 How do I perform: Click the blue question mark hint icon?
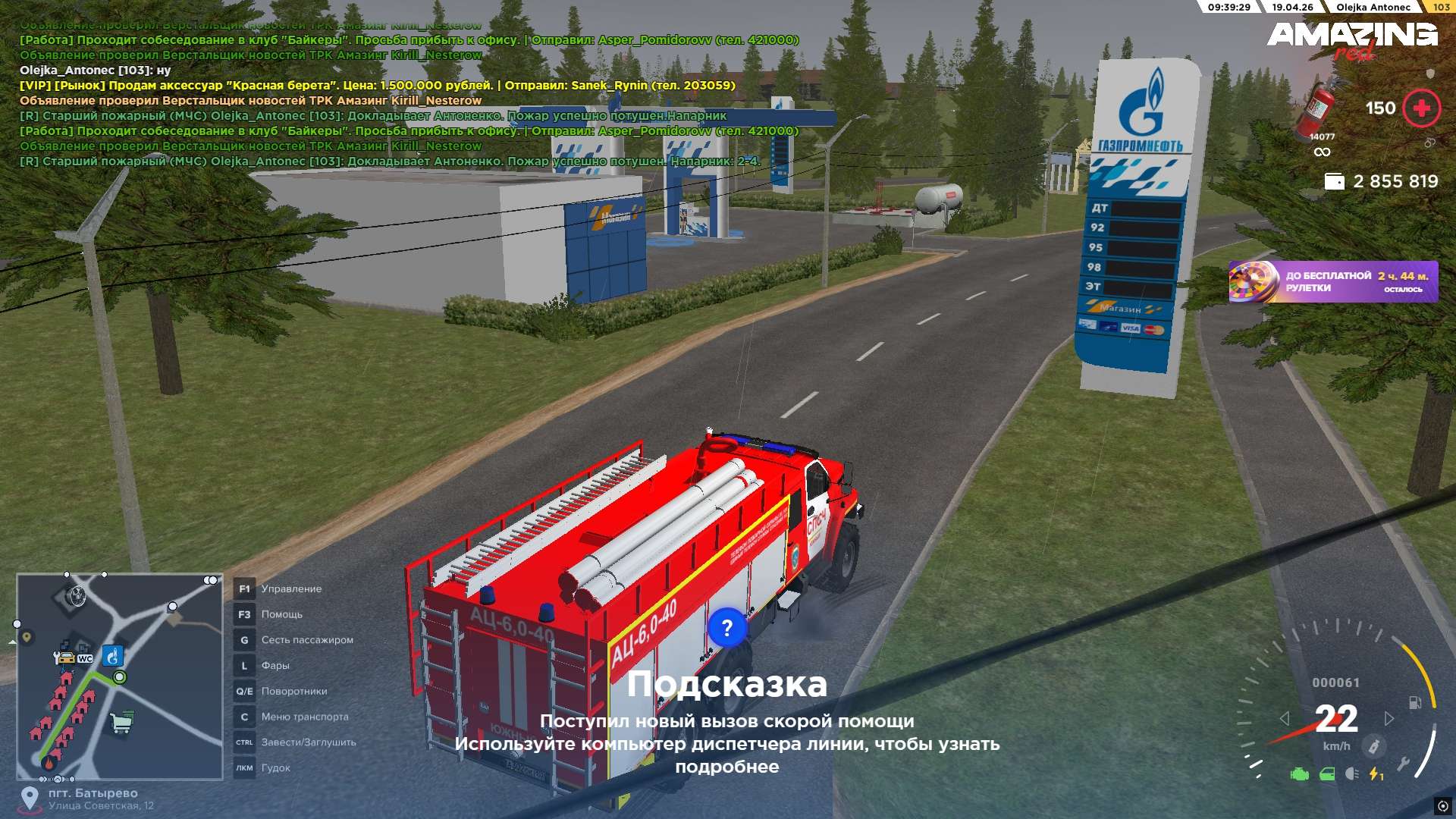pyautogui.click(x=726, y=628)
